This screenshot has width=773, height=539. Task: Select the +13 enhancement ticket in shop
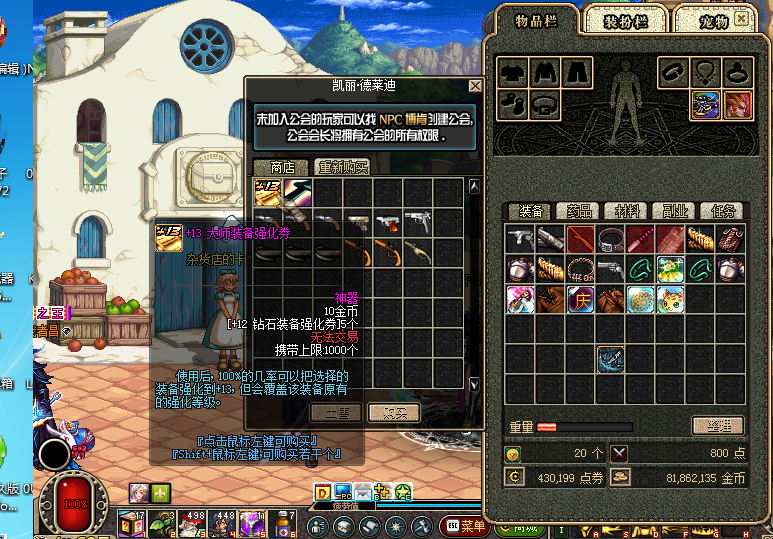pos(267,193)
